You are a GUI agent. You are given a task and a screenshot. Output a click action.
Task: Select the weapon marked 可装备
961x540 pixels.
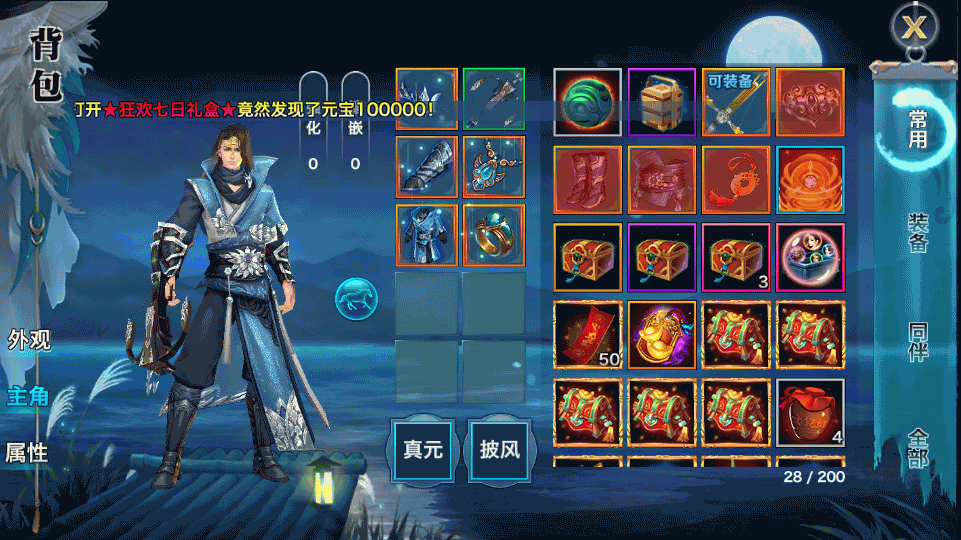click(736, 102)
